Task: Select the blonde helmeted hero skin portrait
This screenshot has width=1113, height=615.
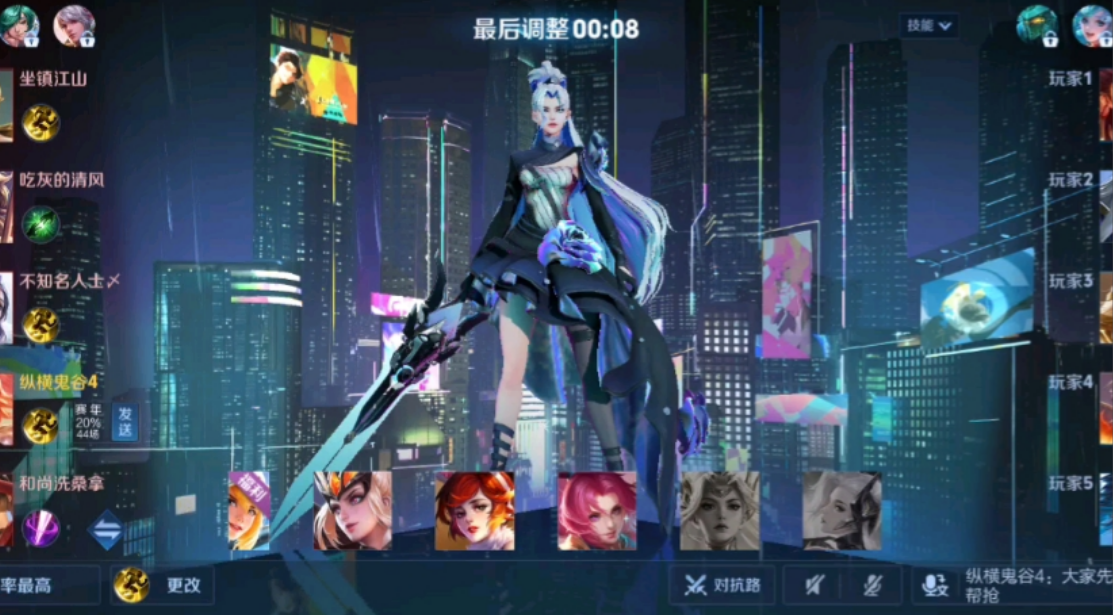Action: click(x=353, y=511)
